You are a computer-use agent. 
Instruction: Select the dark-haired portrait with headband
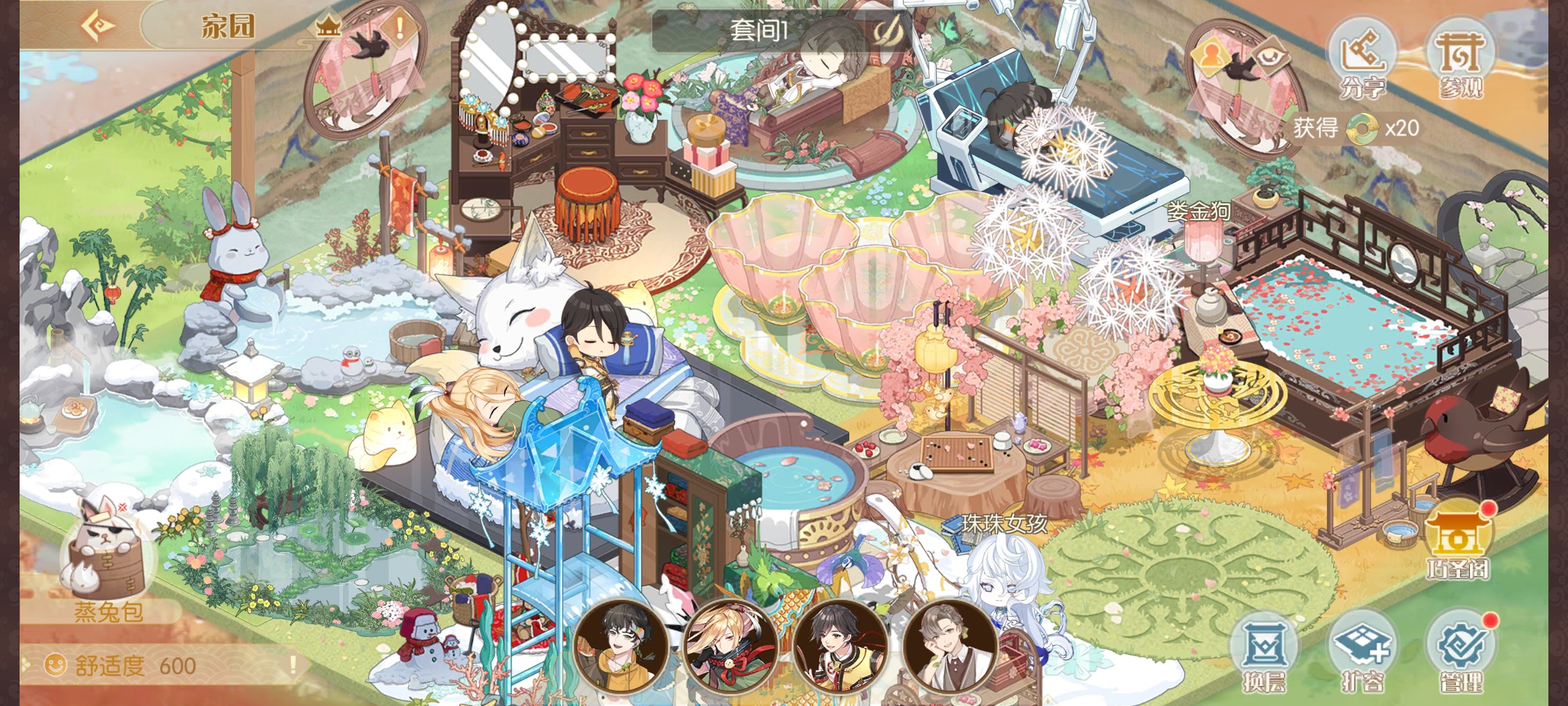[x=620, y=644]
